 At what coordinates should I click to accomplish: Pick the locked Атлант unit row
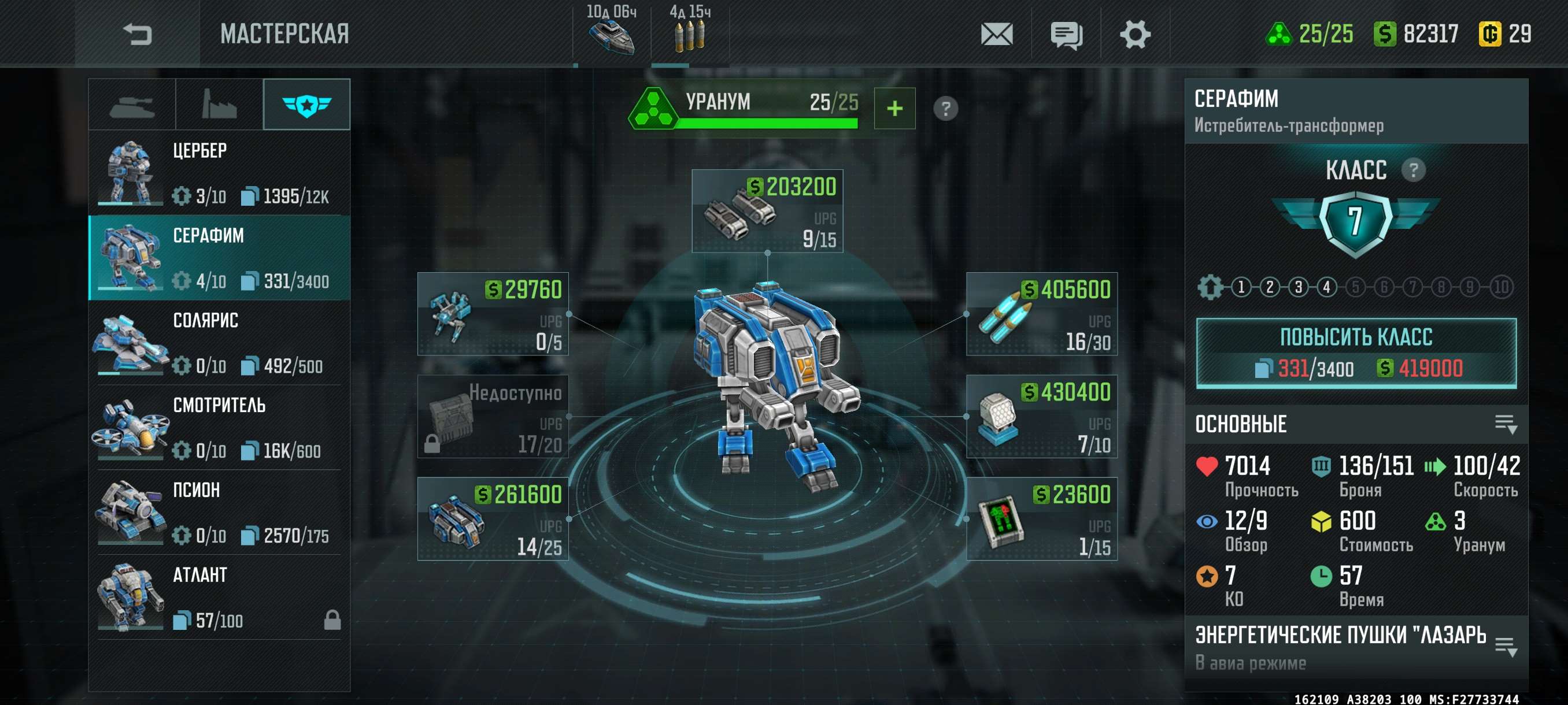tap(219, 597)
